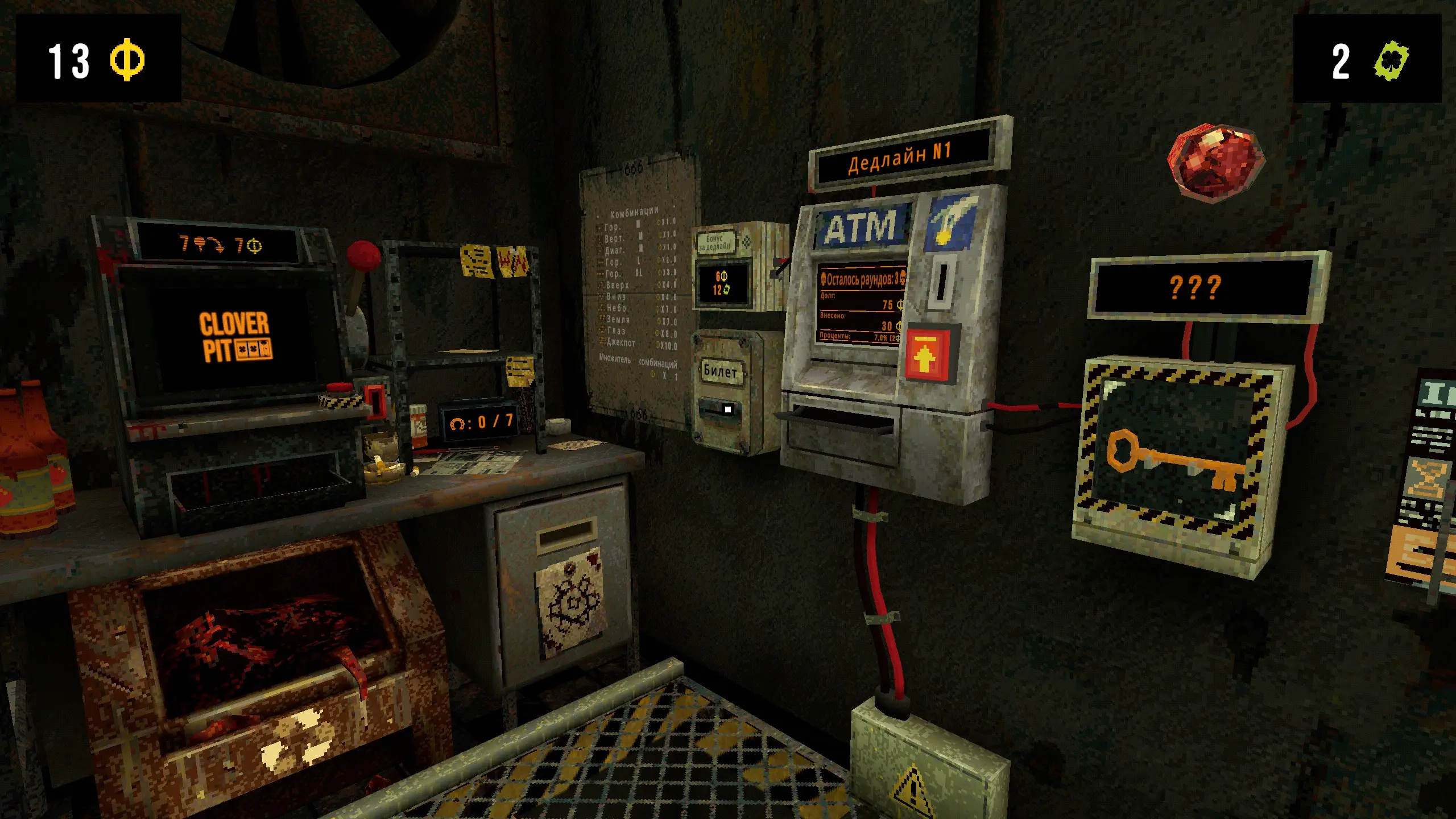Pull the red-knobbed slot machine lever
This screenshot has height=819, width=1456.
[x=363, y=257]
